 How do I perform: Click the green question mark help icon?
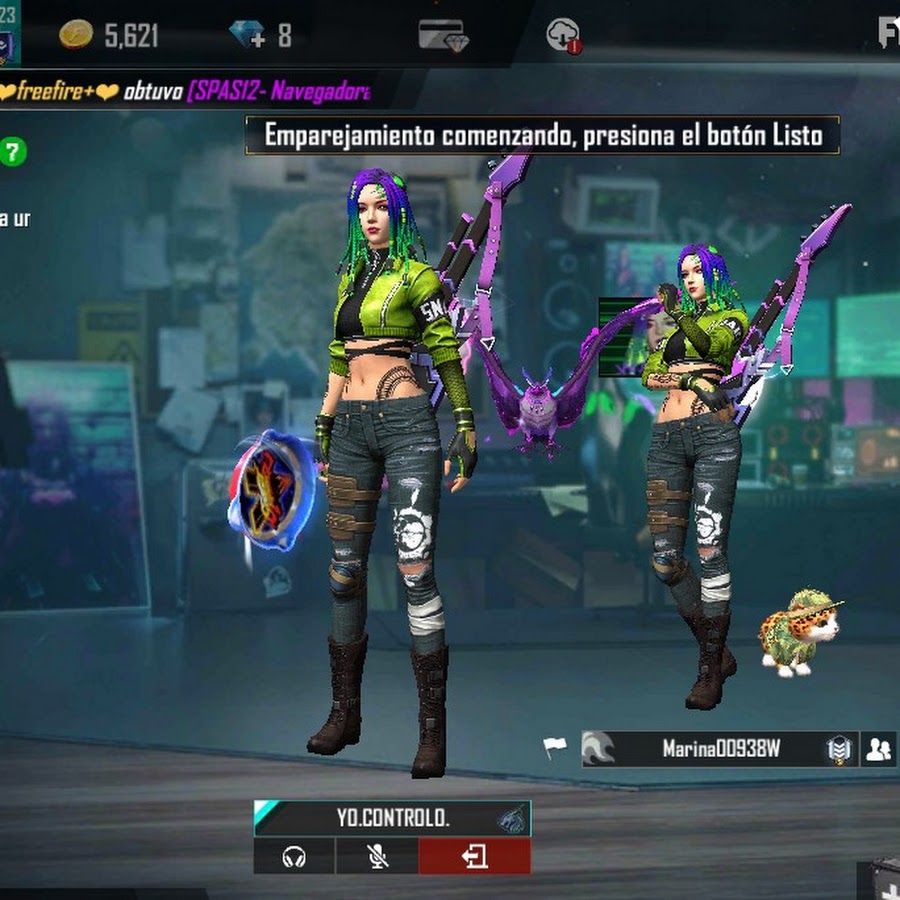[12, 152]
